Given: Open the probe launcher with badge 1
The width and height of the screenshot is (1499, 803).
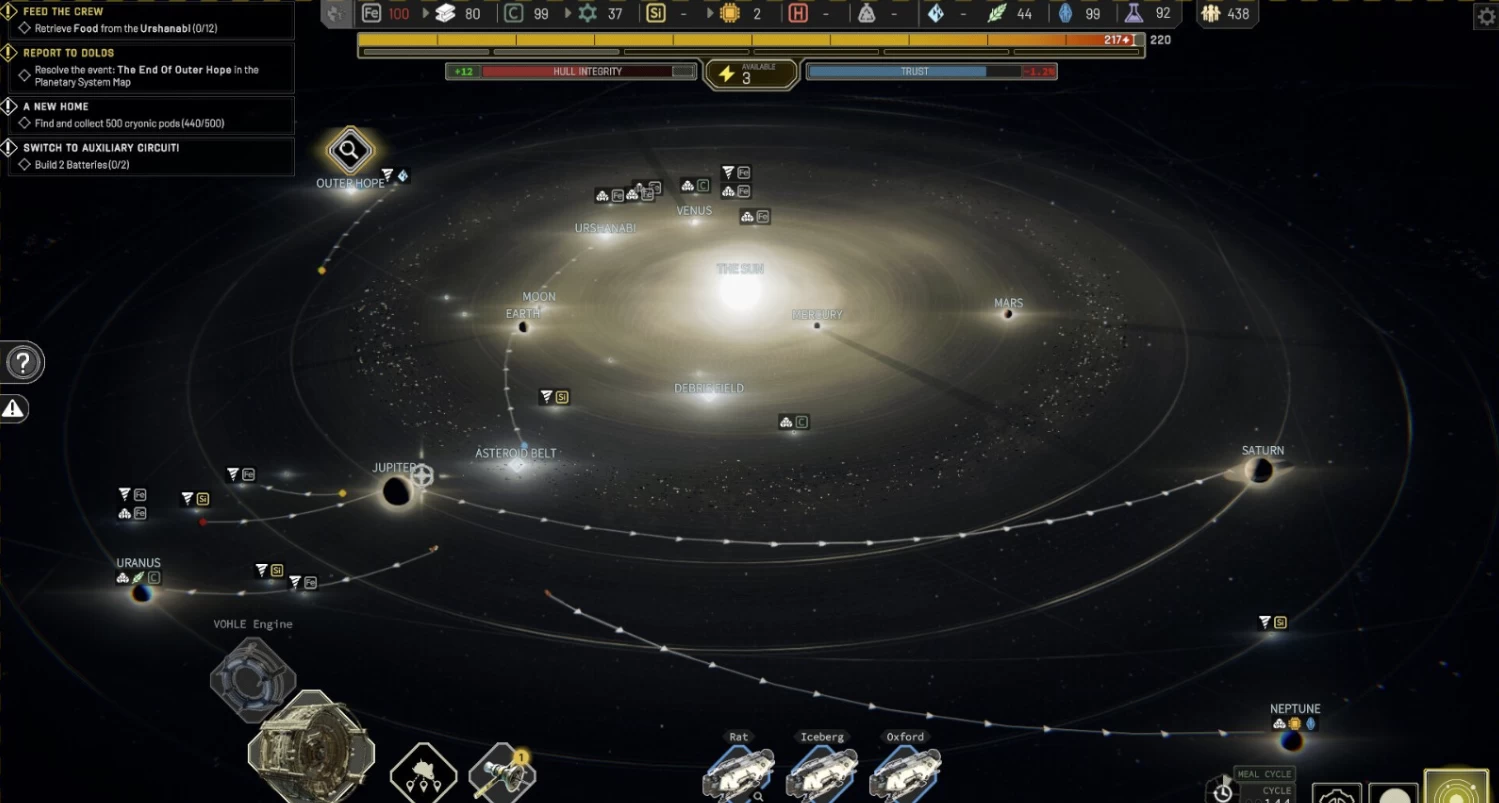Looking at the screenshot, I should point(501,774).
